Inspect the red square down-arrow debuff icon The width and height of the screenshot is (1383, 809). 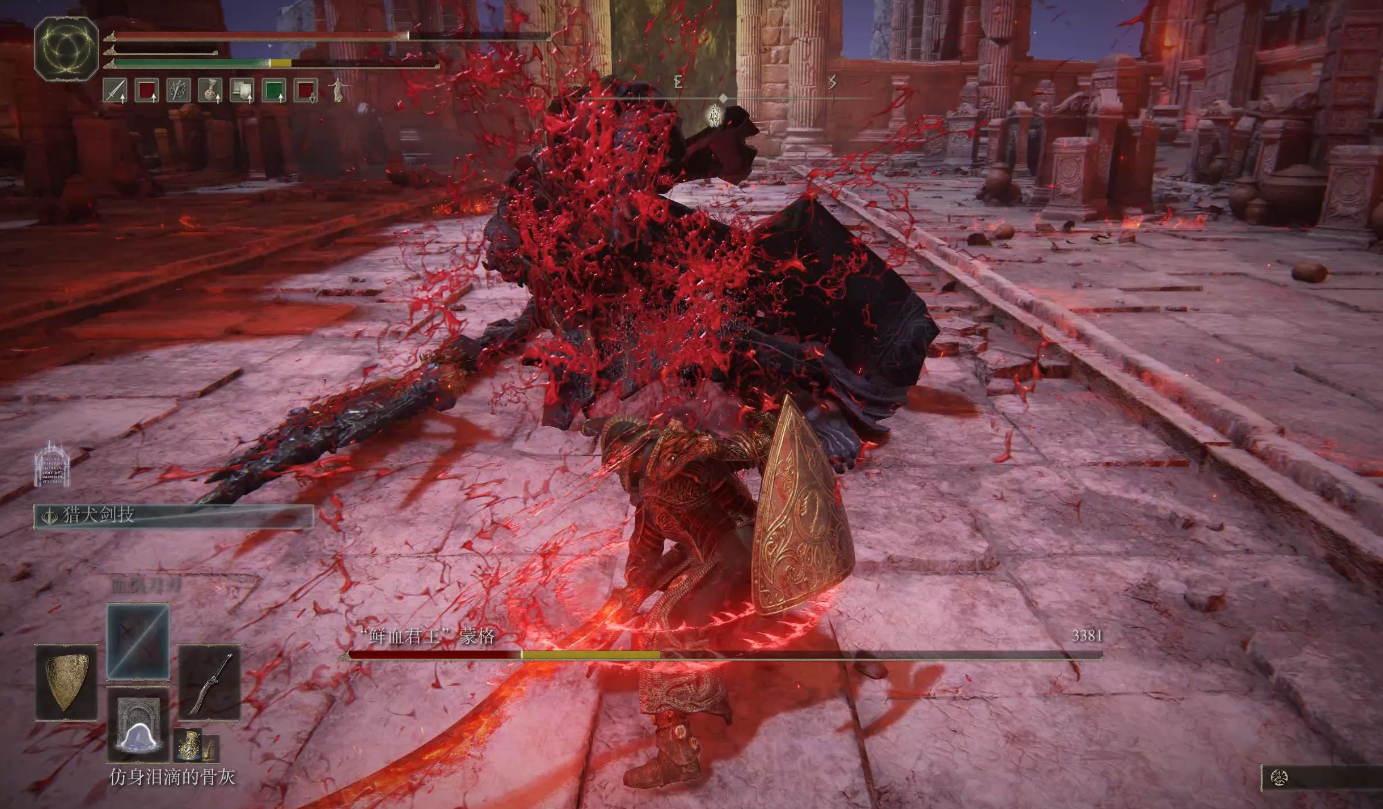[x=306, y=91]
